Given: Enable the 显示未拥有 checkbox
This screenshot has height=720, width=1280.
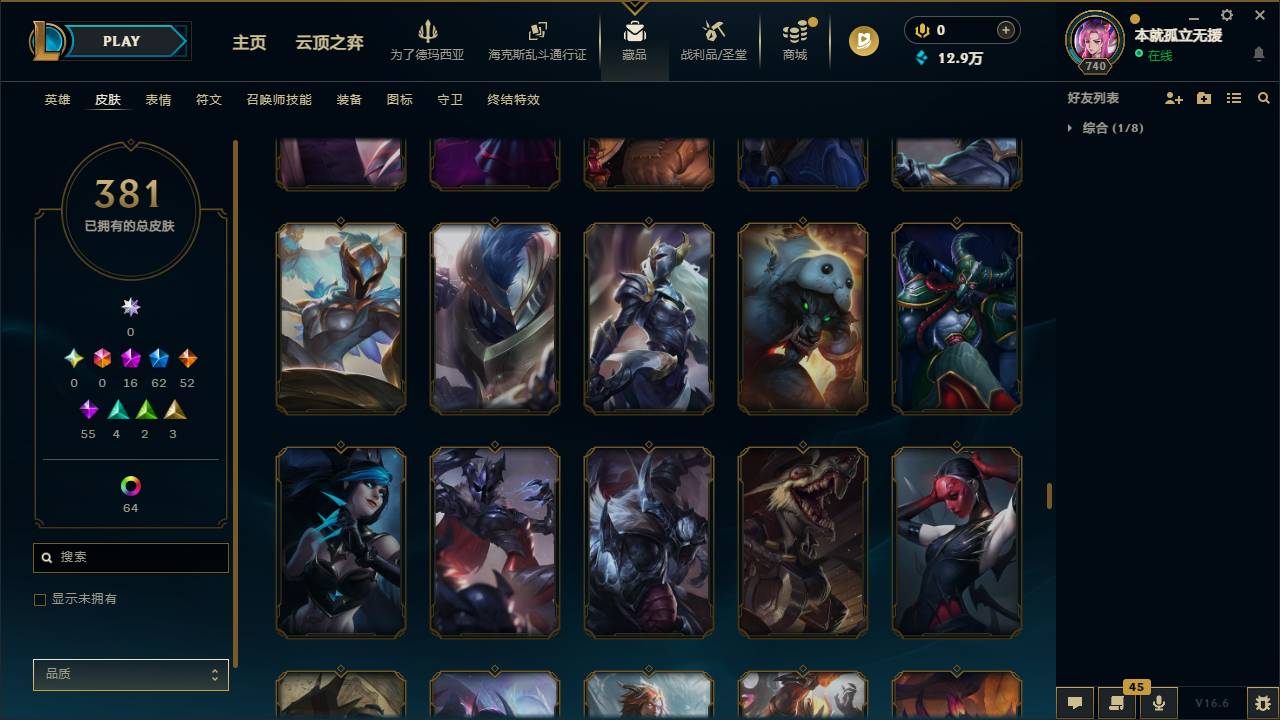Looking at the screenshot, I should coord(40,599).
